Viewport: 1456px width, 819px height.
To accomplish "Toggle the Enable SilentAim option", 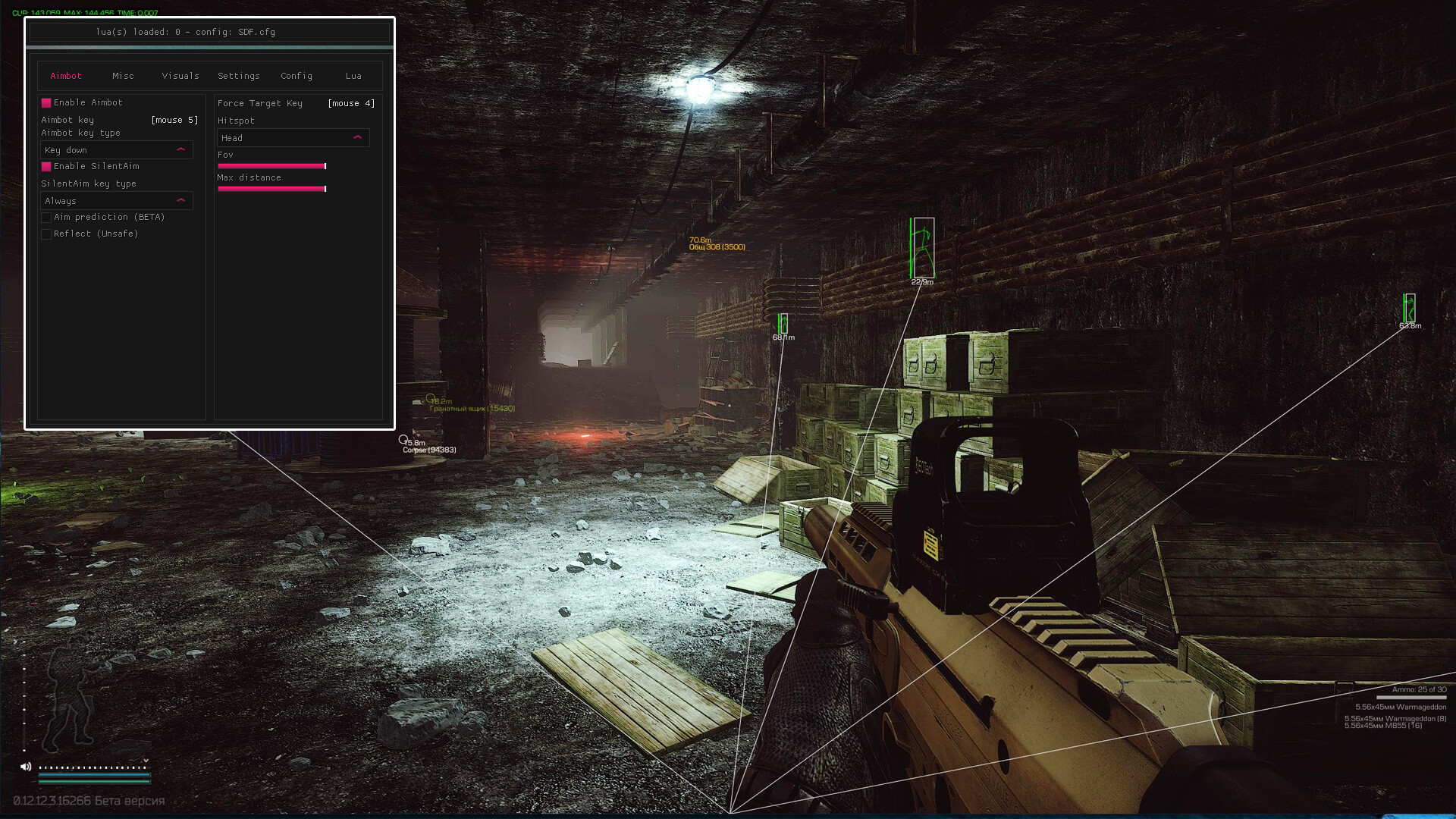I will click(x=47, y=166).
